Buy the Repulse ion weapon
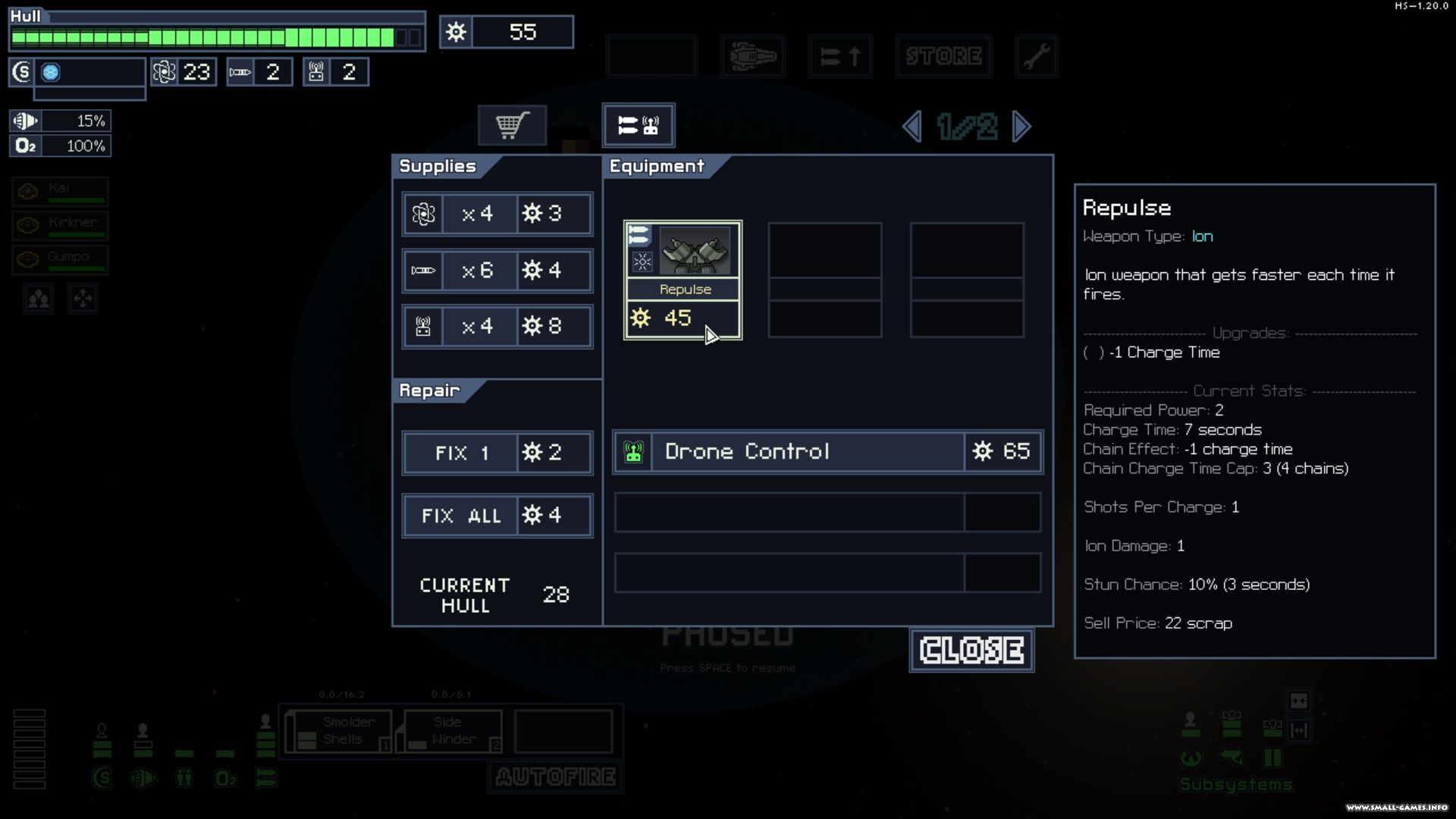This screenshot has height=819, width=1456. (x=682, y=281)
